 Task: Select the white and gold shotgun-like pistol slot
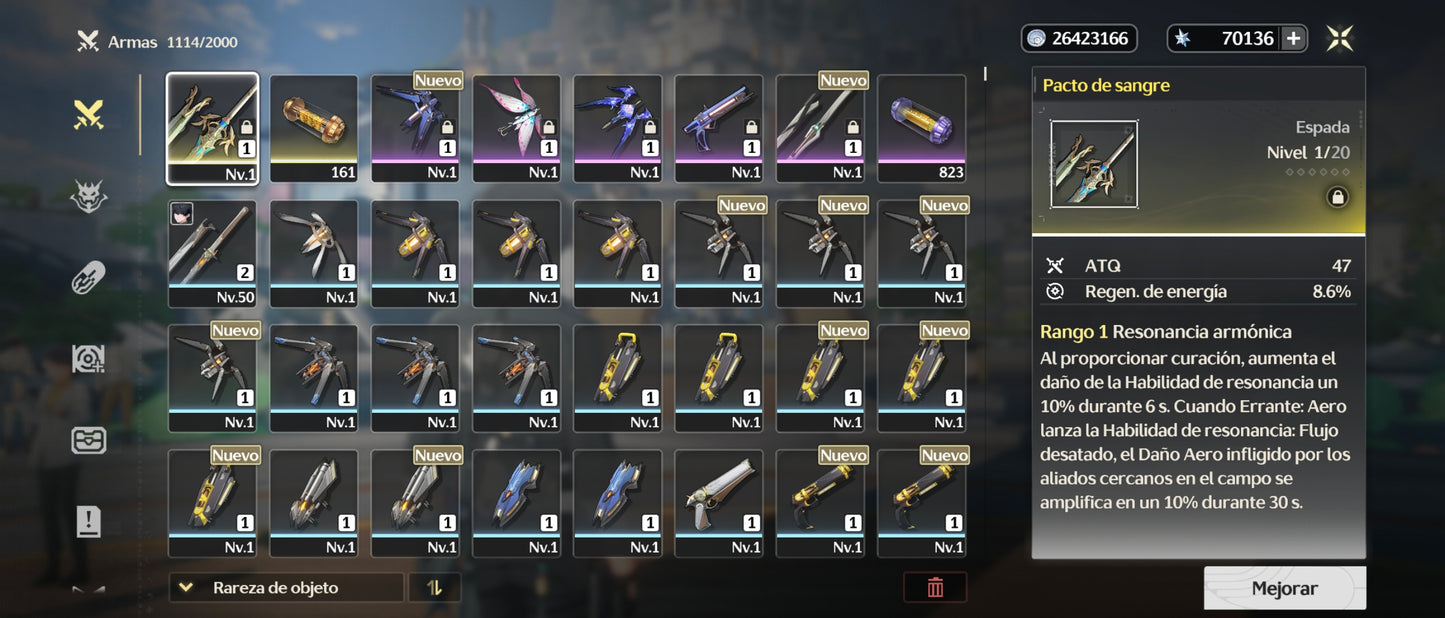(719, 503)
